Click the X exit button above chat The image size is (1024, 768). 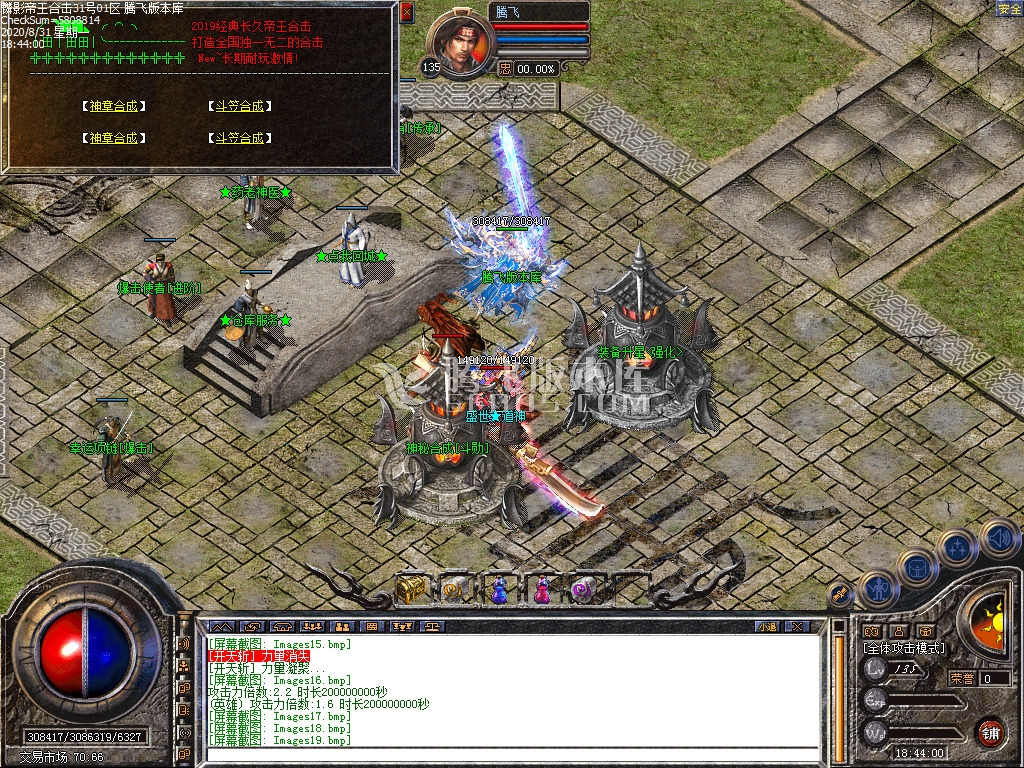[x=796, y=627]
